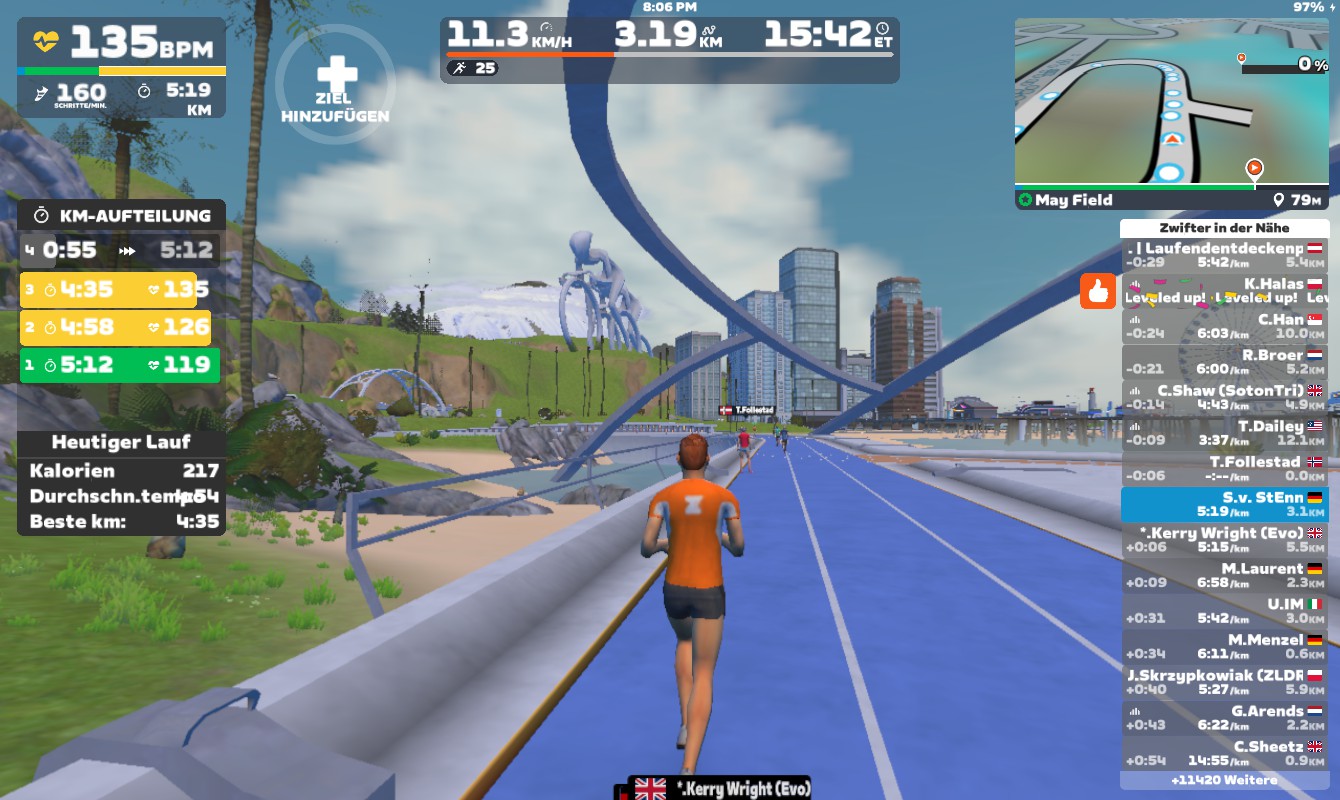Choose U.IM from nearby Zwifters
This screenshot has height=800, width=1340.
[1225, 611]
